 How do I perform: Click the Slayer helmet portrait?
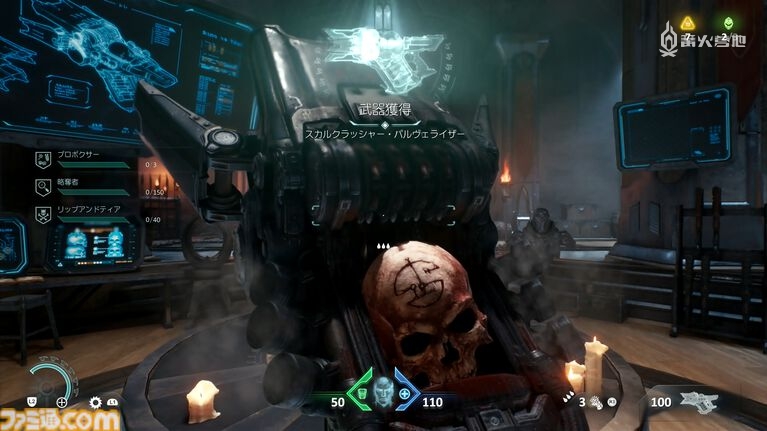coord(382,393)
